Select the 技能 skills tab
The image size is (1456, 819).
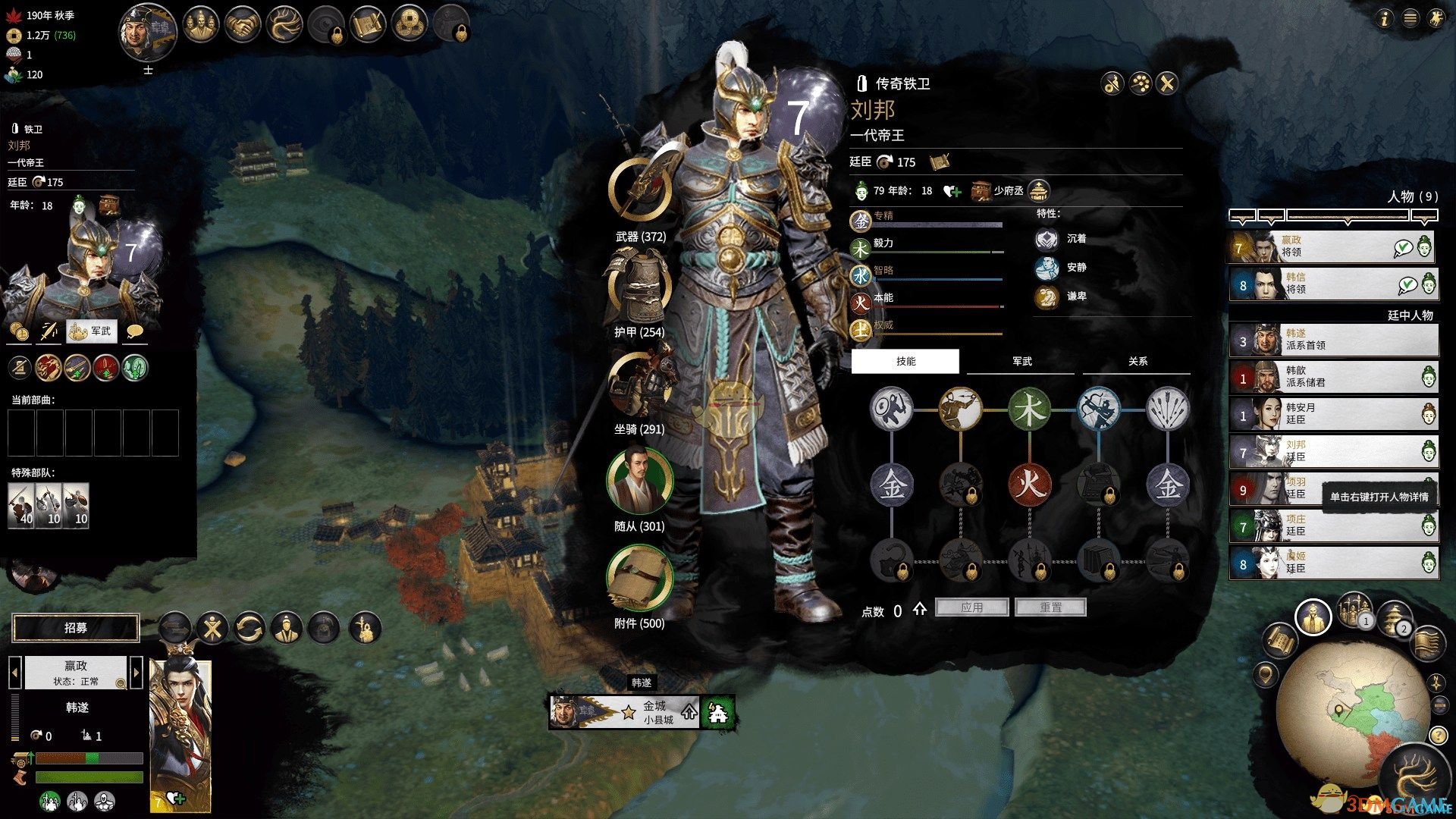[905, 362]
